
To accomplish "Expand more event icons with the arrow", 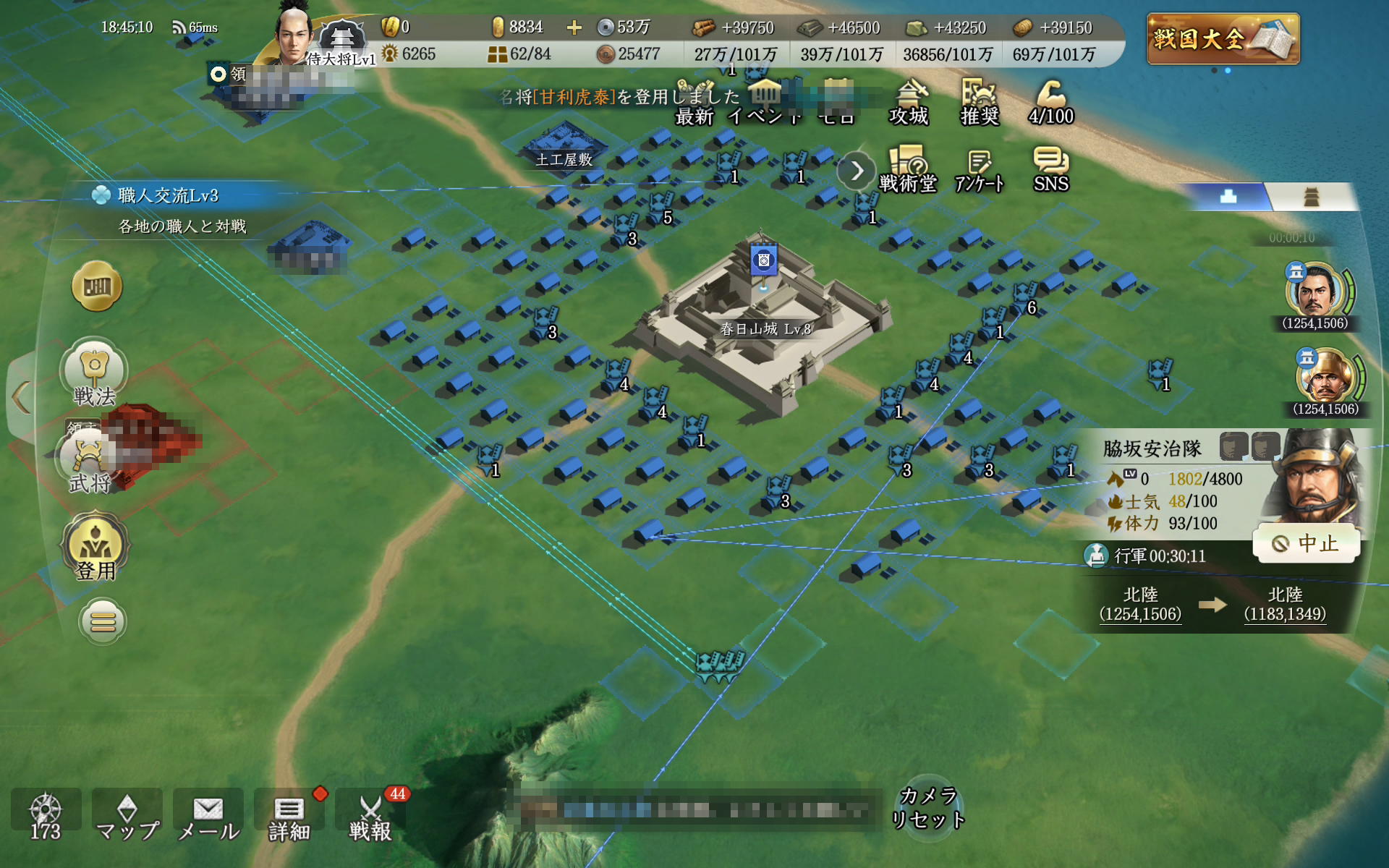I will pos(857,171).
